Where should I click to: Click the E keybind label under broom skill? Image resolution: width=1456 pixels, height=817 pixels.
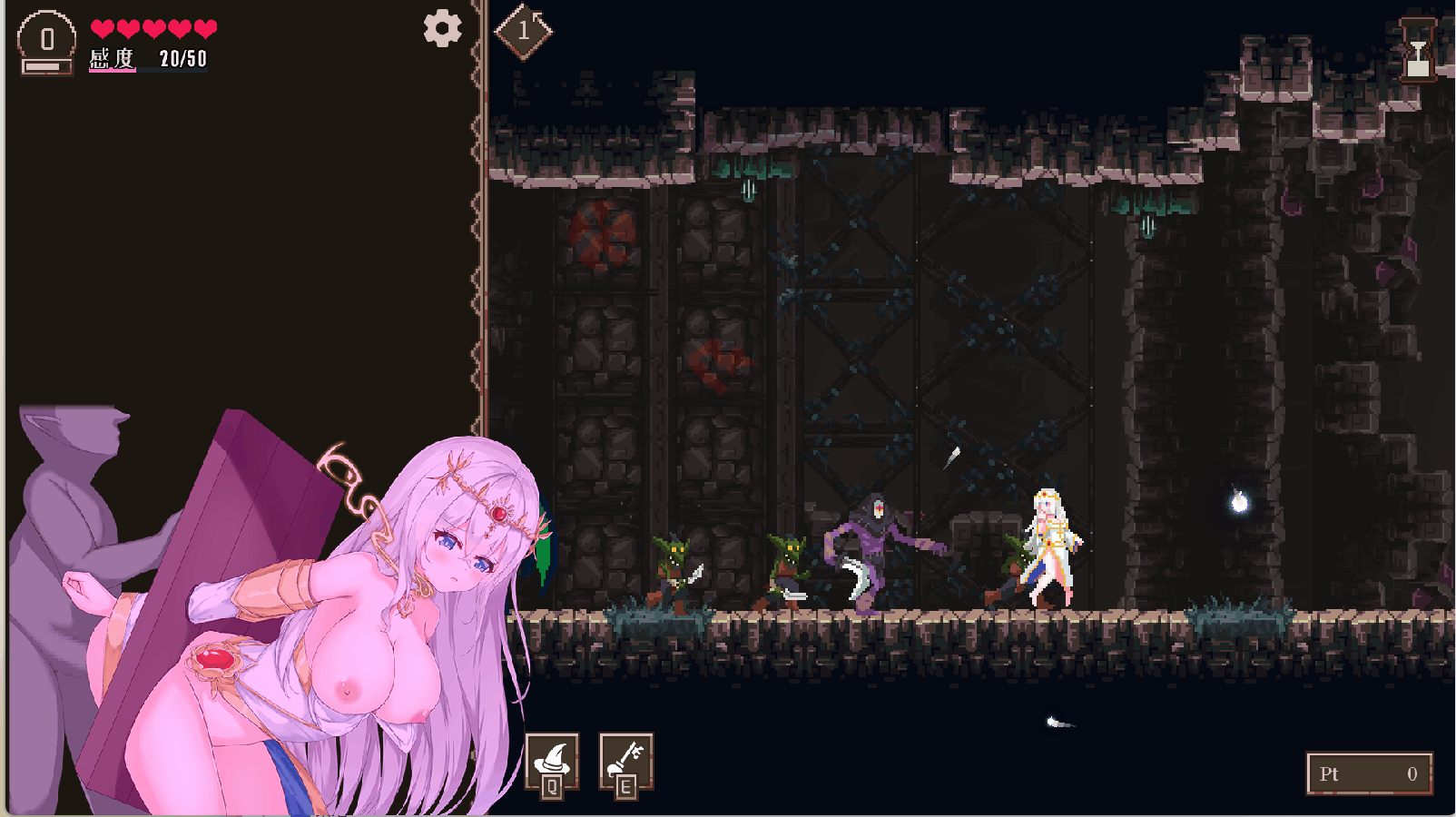[625, 787]
